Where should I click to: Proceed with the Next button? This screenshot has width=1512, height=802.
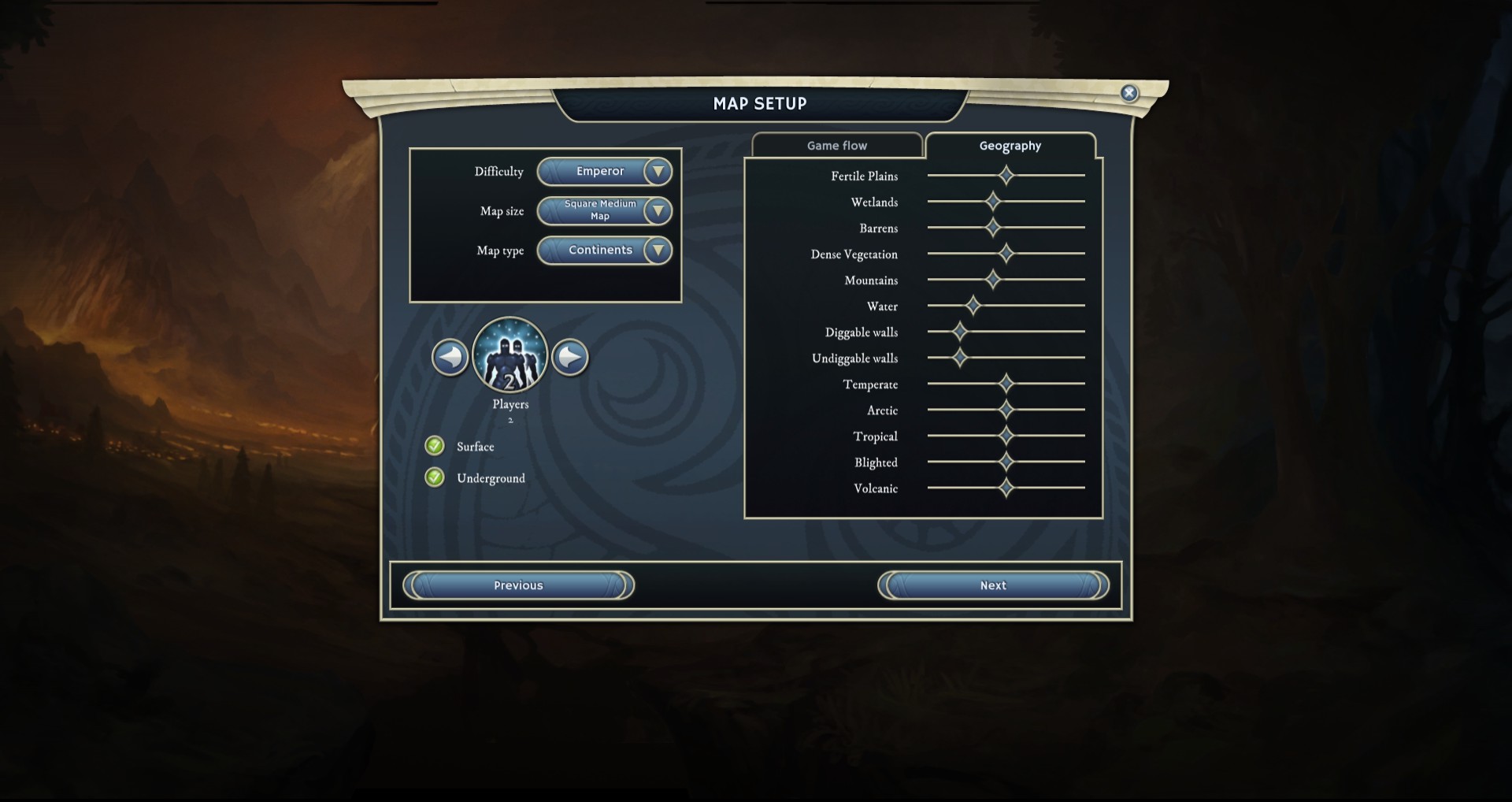(x=993, y=585)
